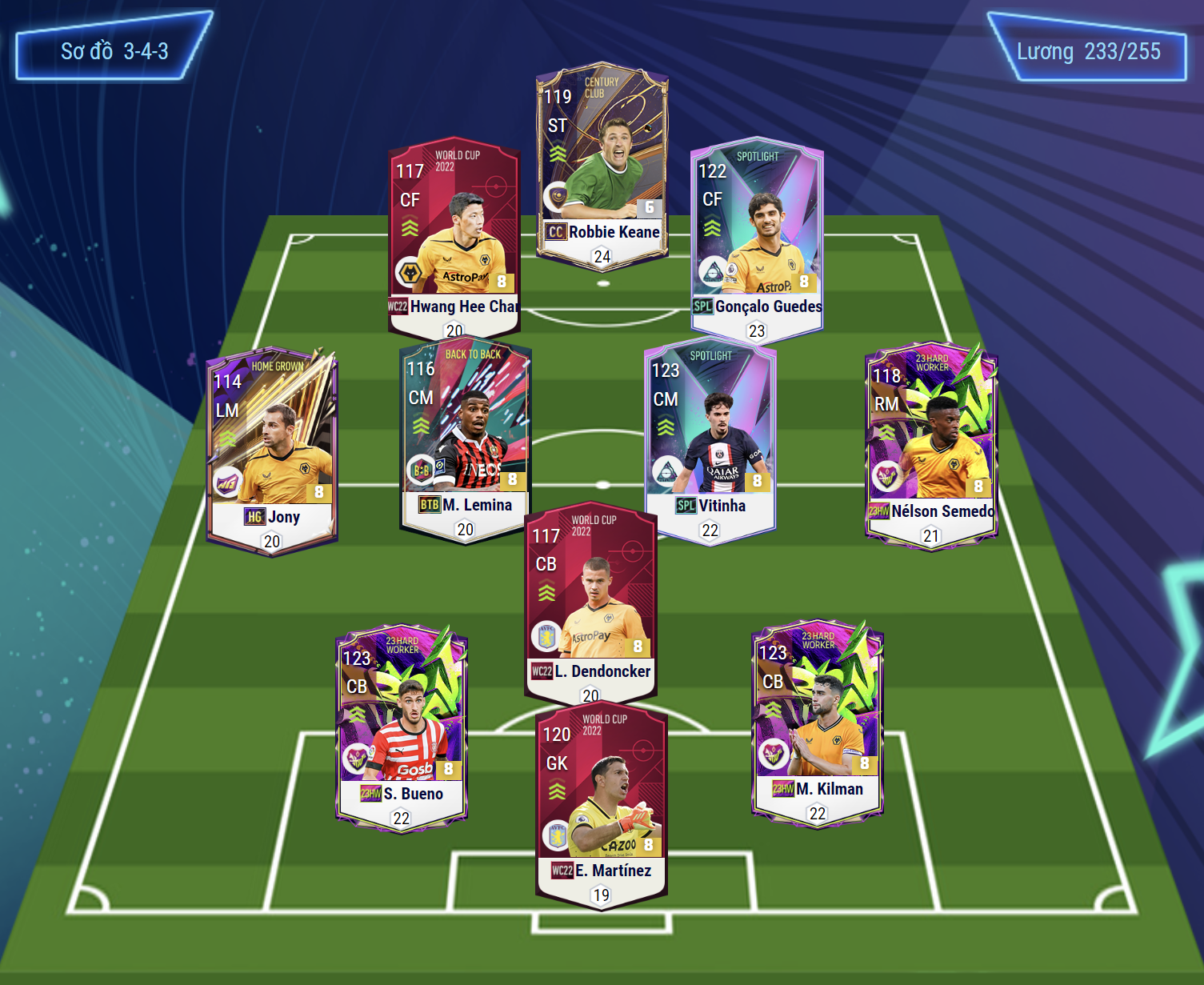Select goalkeeper E. Martínez card
The height and width of the screenshot is (985, 1204).
tap(602, 804)
